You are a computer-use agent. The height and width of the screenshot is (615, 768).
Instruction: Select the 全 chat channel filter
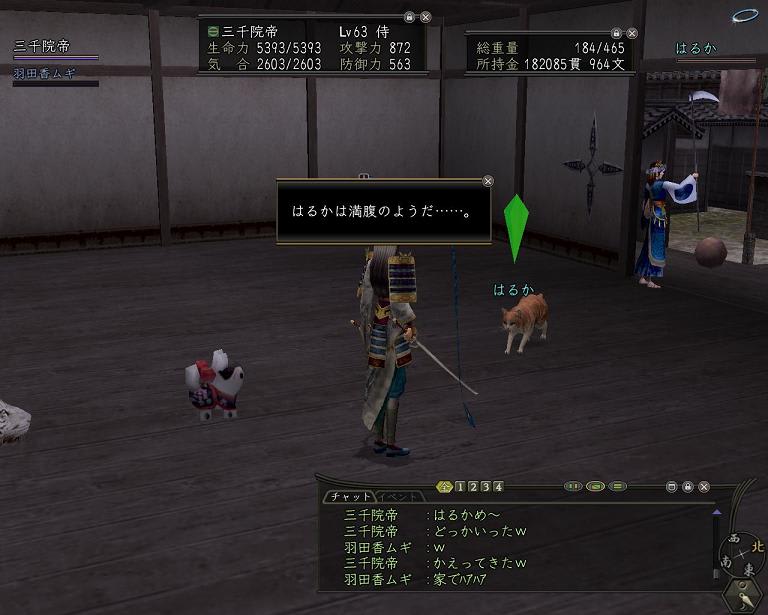coord(445,487)
